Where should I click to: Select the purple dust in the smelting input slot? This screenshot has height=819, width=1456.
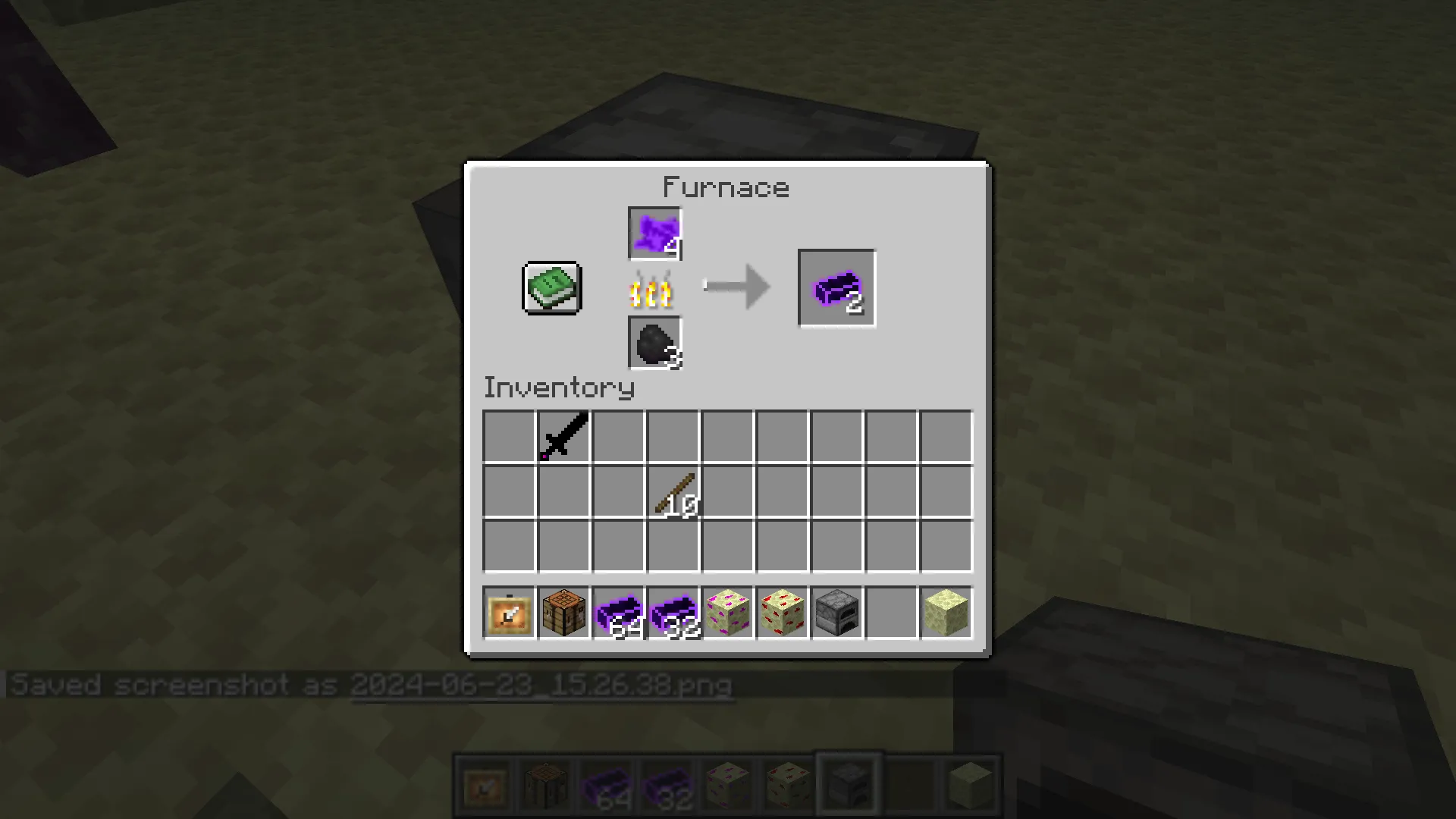[x=654, y=233]
